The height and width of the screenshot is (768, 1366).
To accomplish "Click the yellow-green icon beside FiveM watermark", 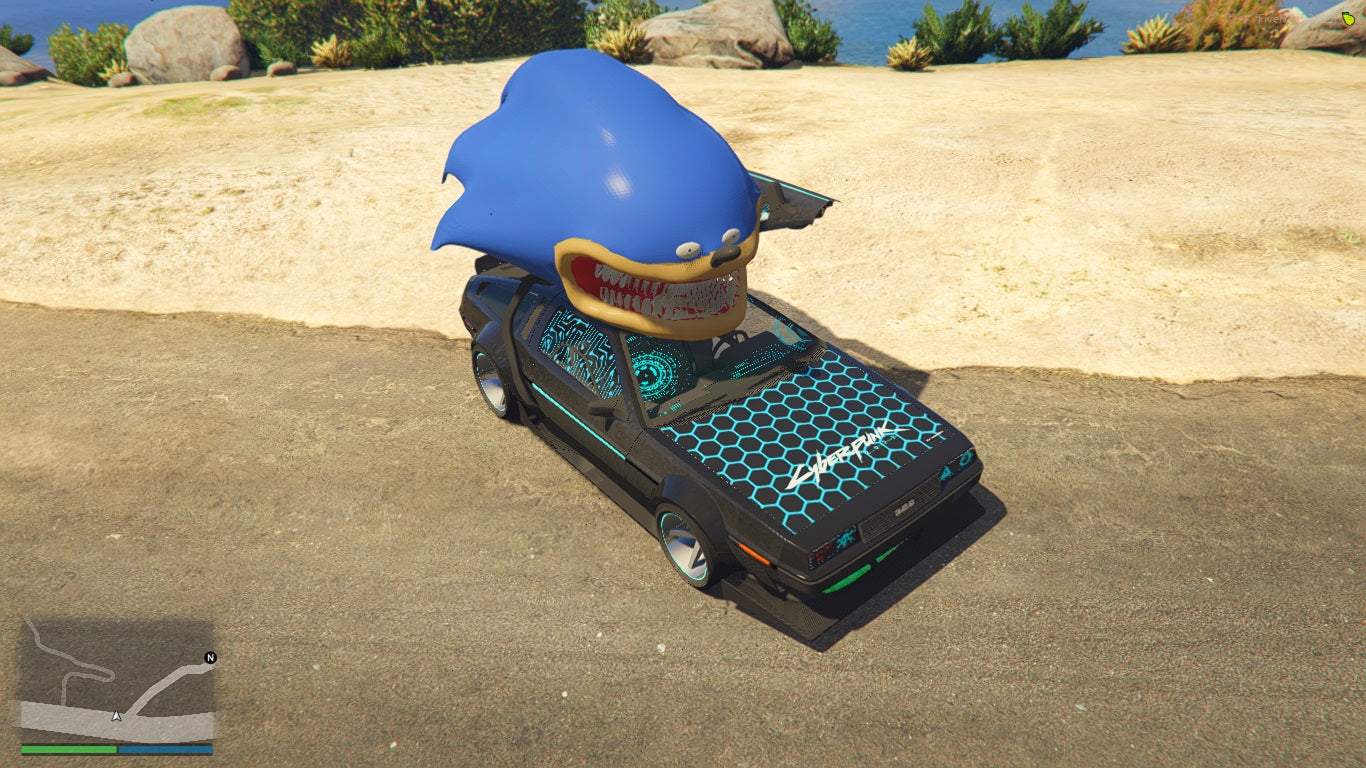I will [1348, 19].
